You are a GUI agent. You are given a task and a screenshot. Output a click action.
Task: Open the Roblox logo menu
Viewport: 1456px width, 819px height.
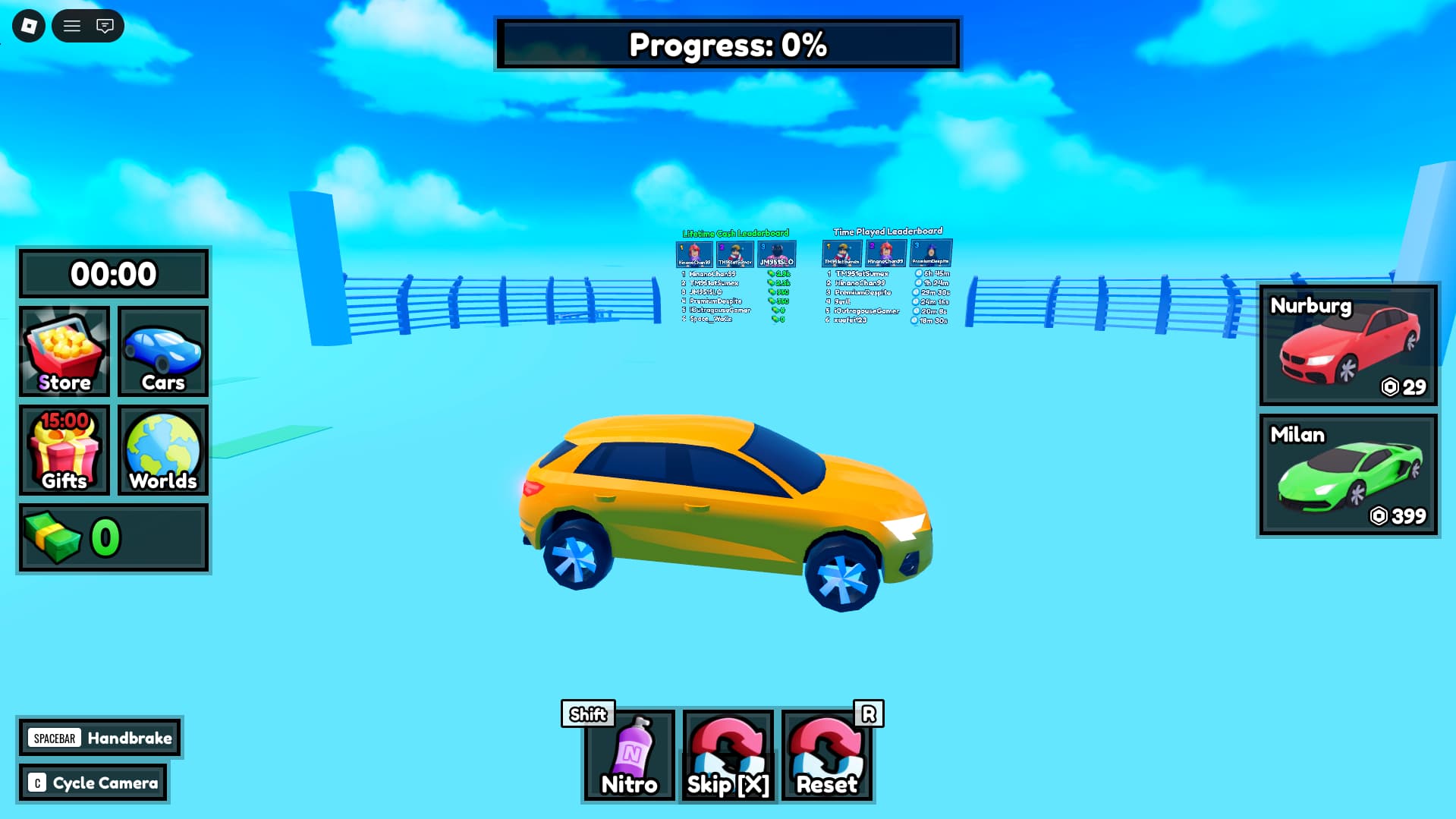pyautogui.click(x=29, y=26)
